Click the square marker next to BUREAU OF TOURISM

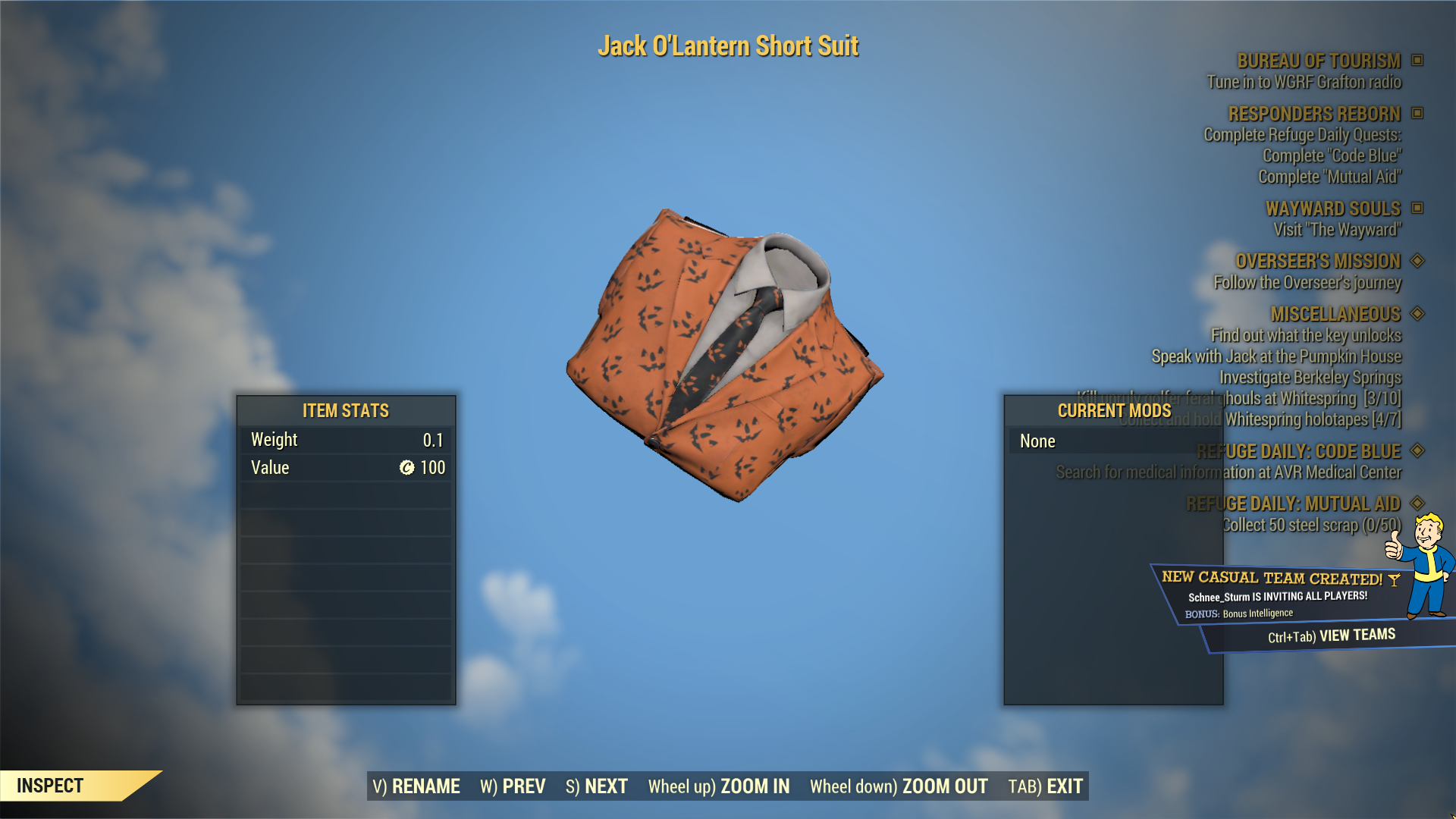click(1417, 61)
